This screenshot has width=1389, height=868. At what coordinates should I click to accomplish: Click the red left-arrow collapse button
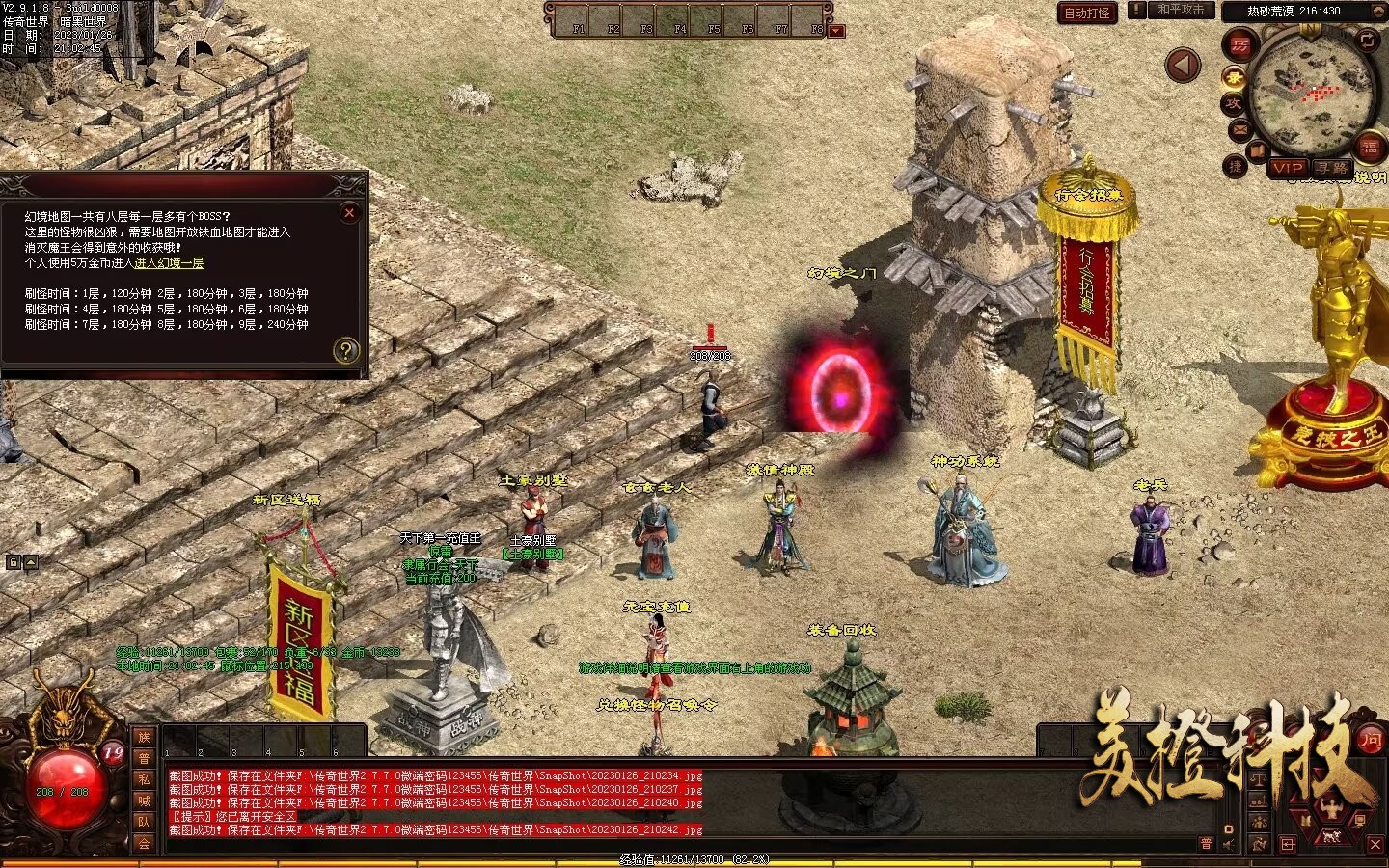point(1183,66)
